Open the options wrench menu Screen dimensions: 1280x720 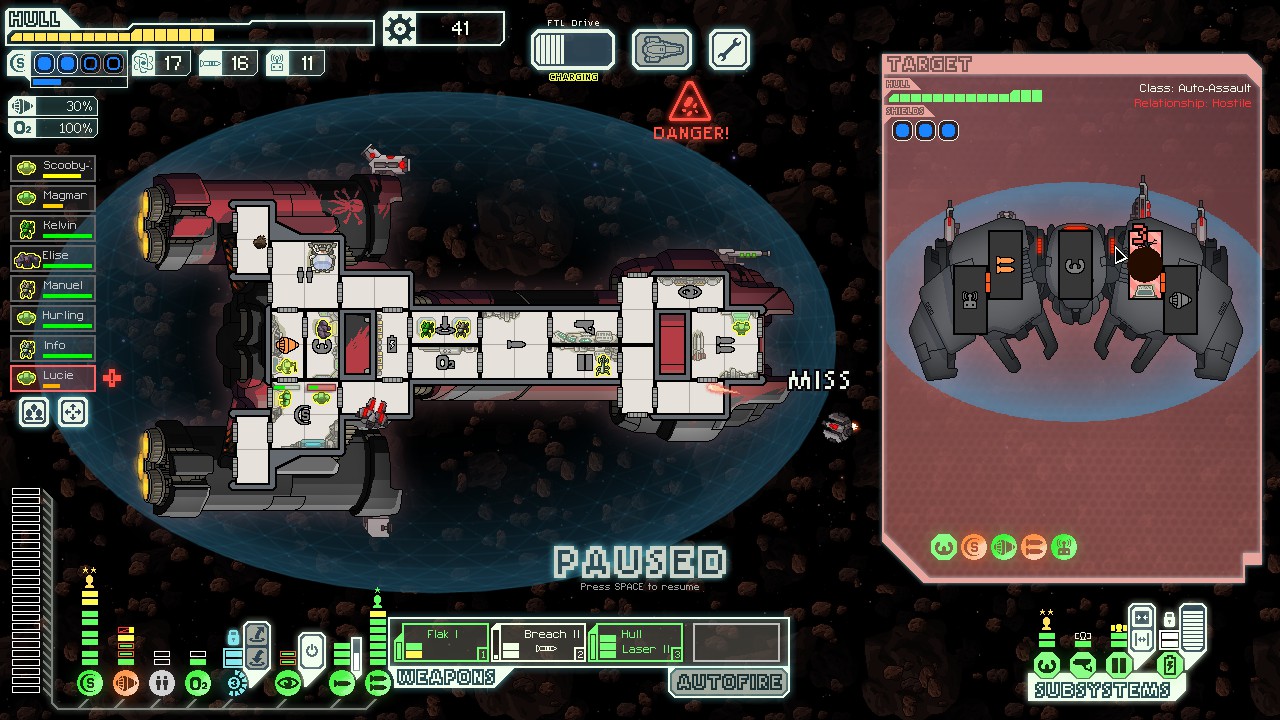729,49
